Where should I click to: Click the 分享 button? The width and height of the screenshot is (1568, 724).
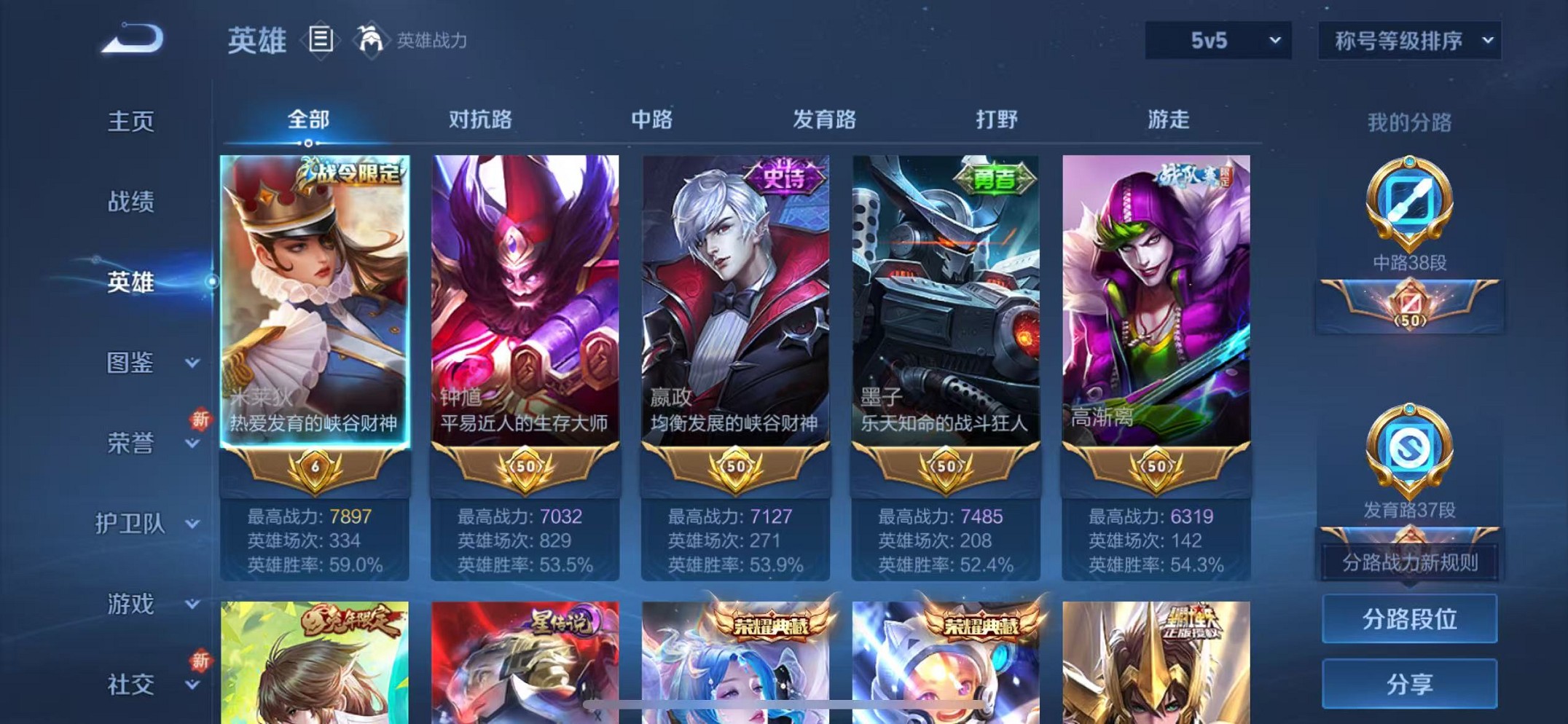[x=1409, y=683]
